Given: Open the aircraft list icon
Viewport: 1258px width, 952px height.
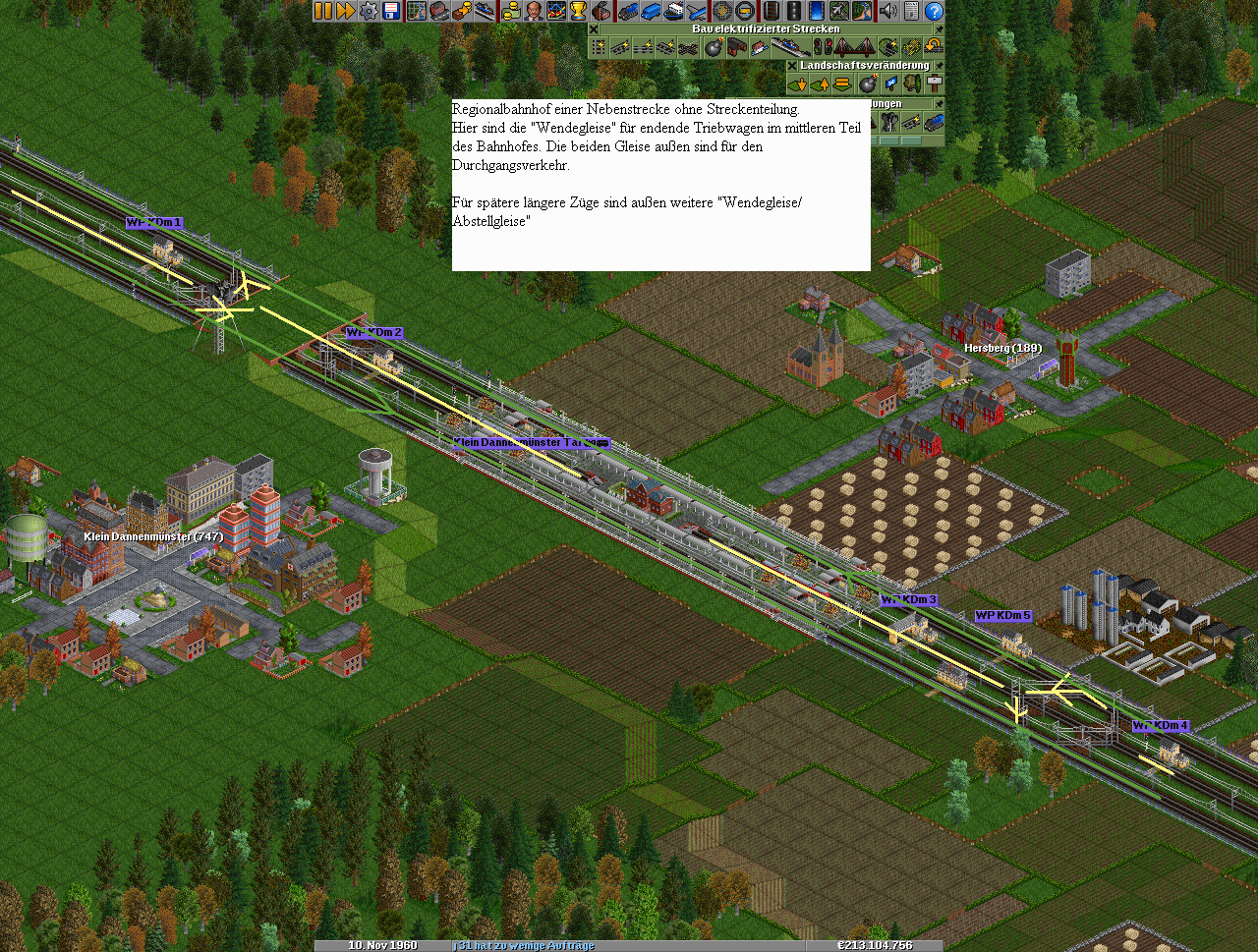Looking at the screenshot, I should click(697, 11).
